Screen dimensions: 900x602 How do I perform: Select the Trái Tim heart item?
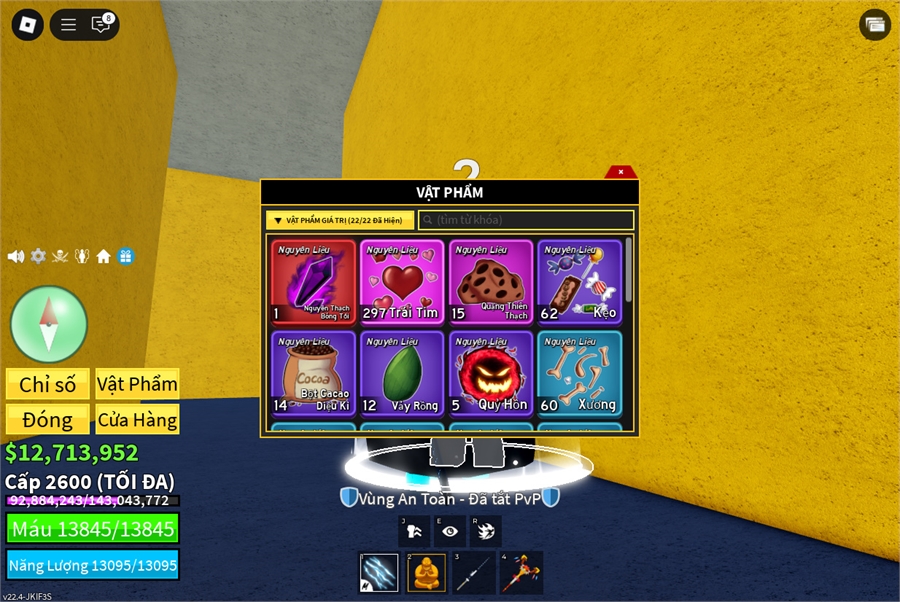pyautogui.click(x=401, y=282)
